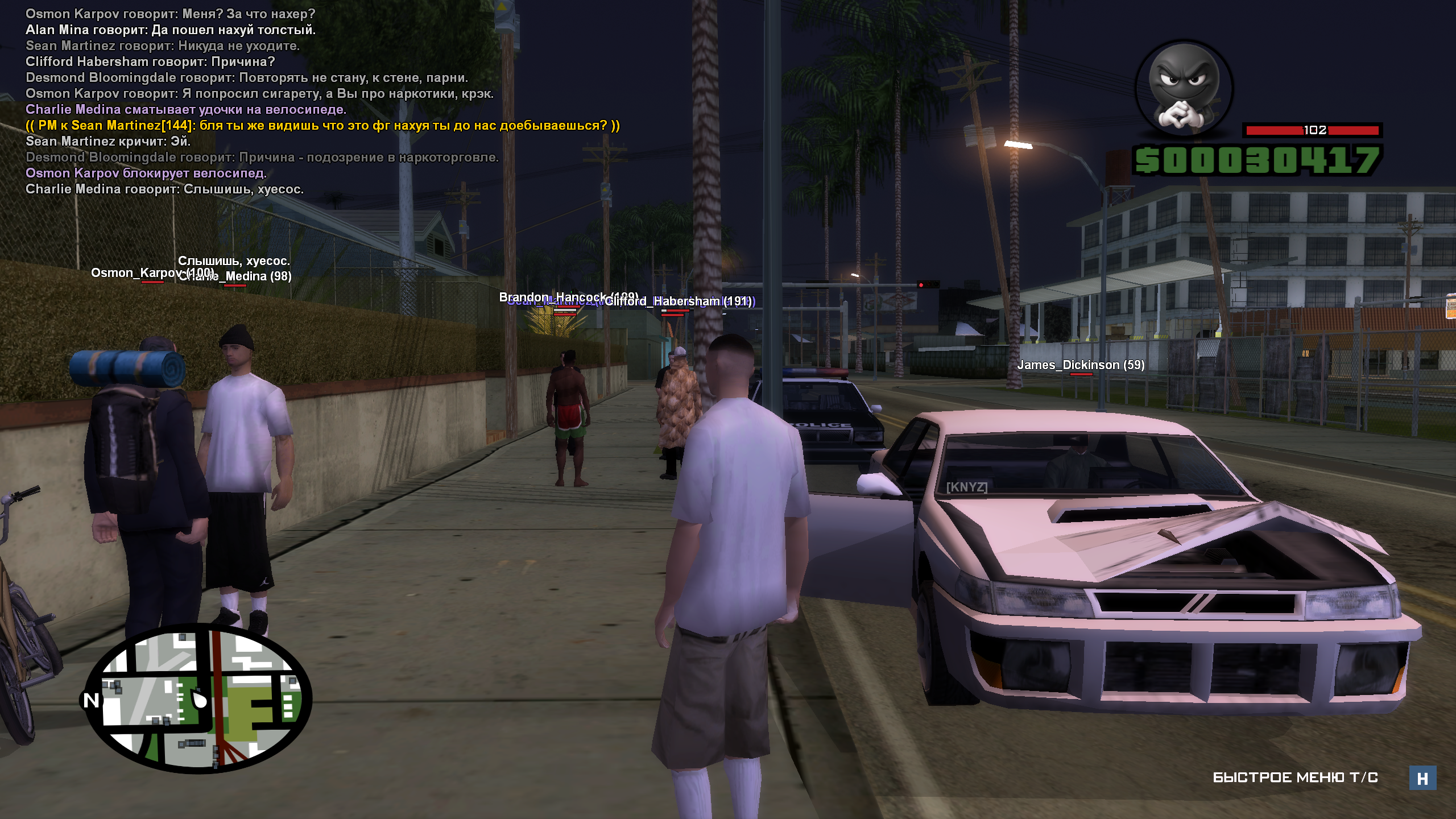The width and height of the screenshot is (1456, 819).
Task: Click the last chat line from Charlie Medina
Action: 164,189
